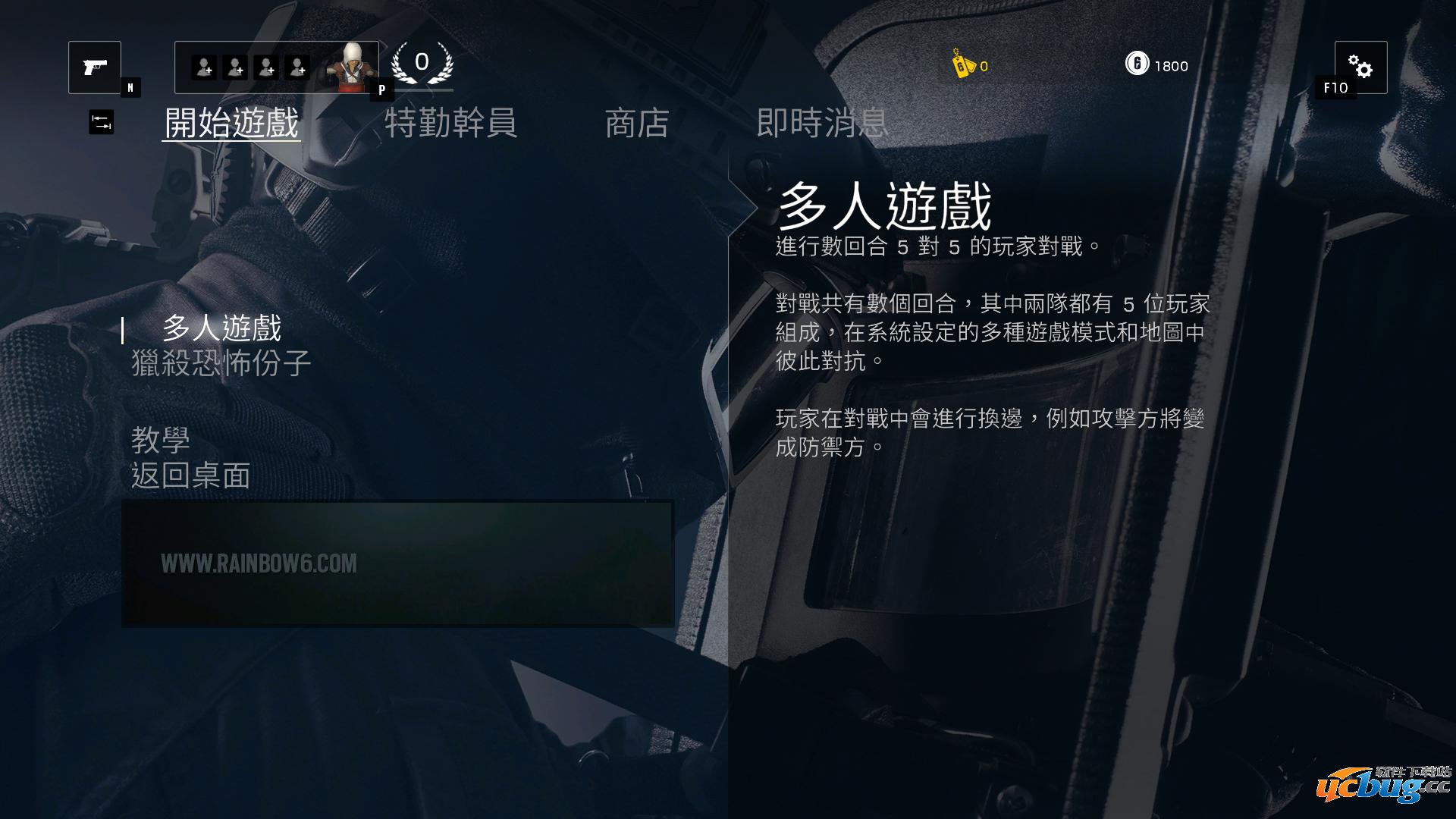Screen dimensions: 1456x819
Task: Open settings via the gear icon (F10)
Action: [x=1361, y=68]
